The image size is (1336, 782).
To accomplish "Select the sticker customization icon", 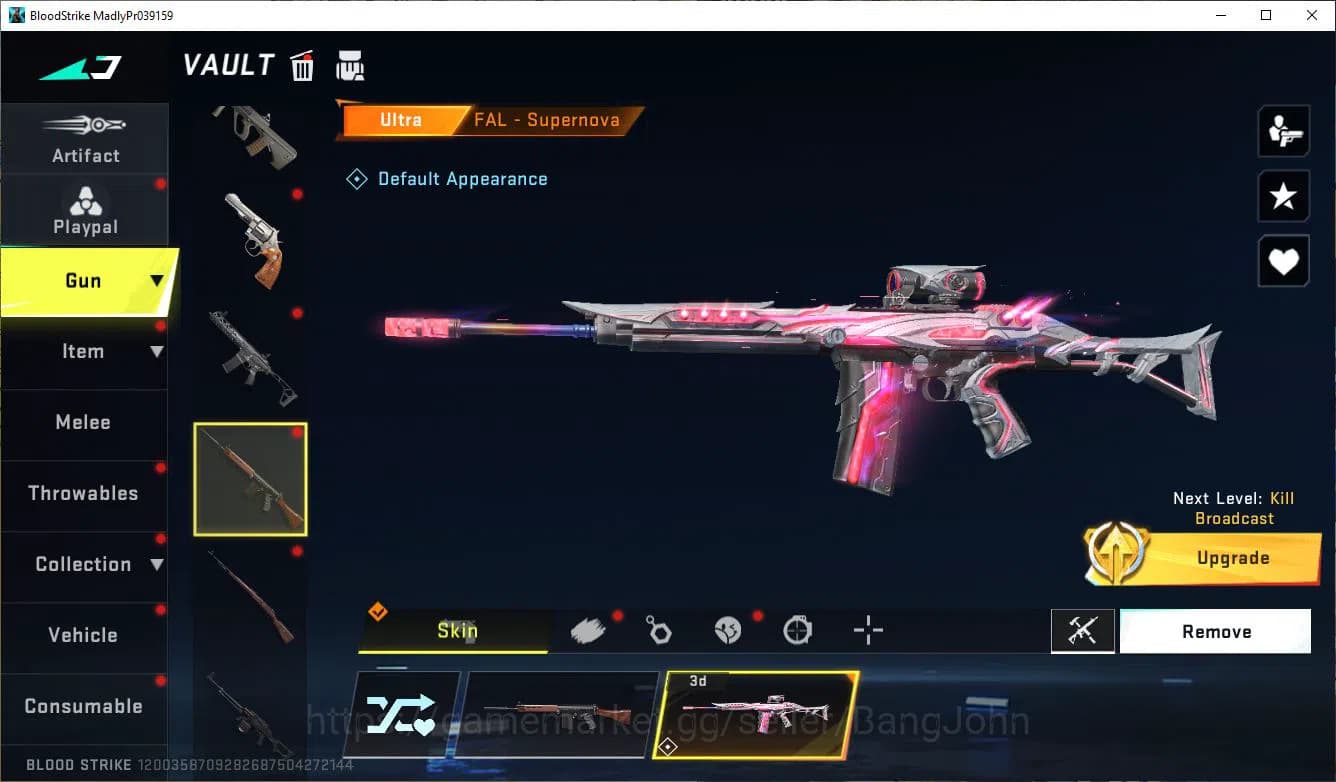I will 728,629.
